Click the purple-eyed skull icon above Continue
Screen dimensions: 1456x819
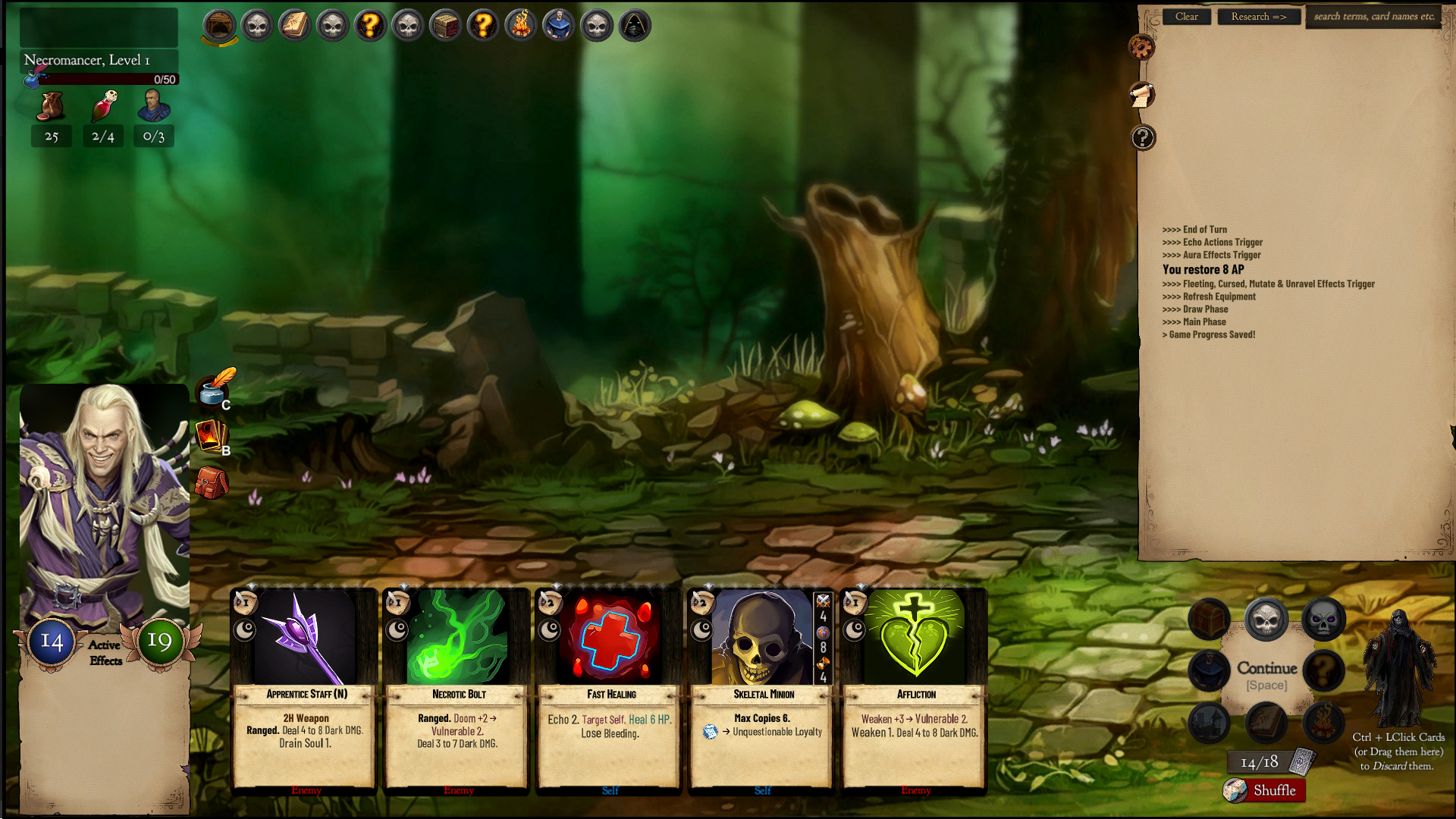tap(1323, 619)
